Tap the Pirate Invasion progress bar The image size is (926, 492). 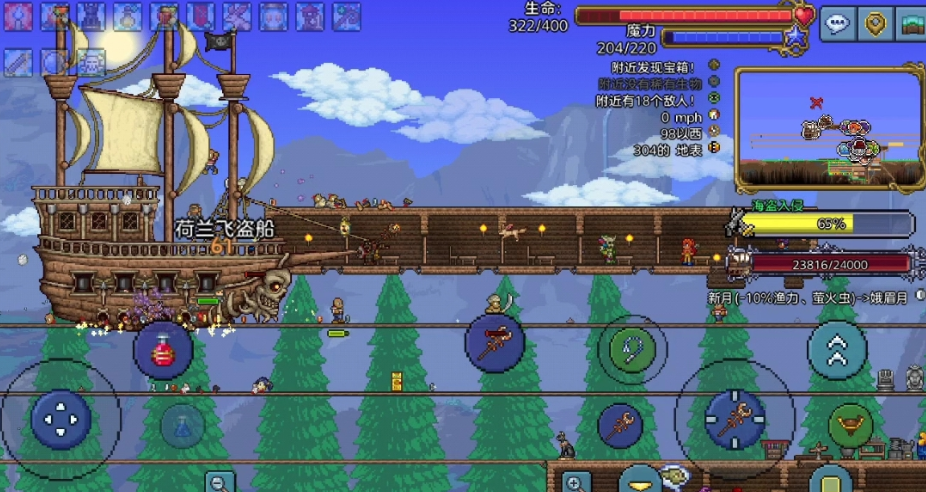click(826, 224)
